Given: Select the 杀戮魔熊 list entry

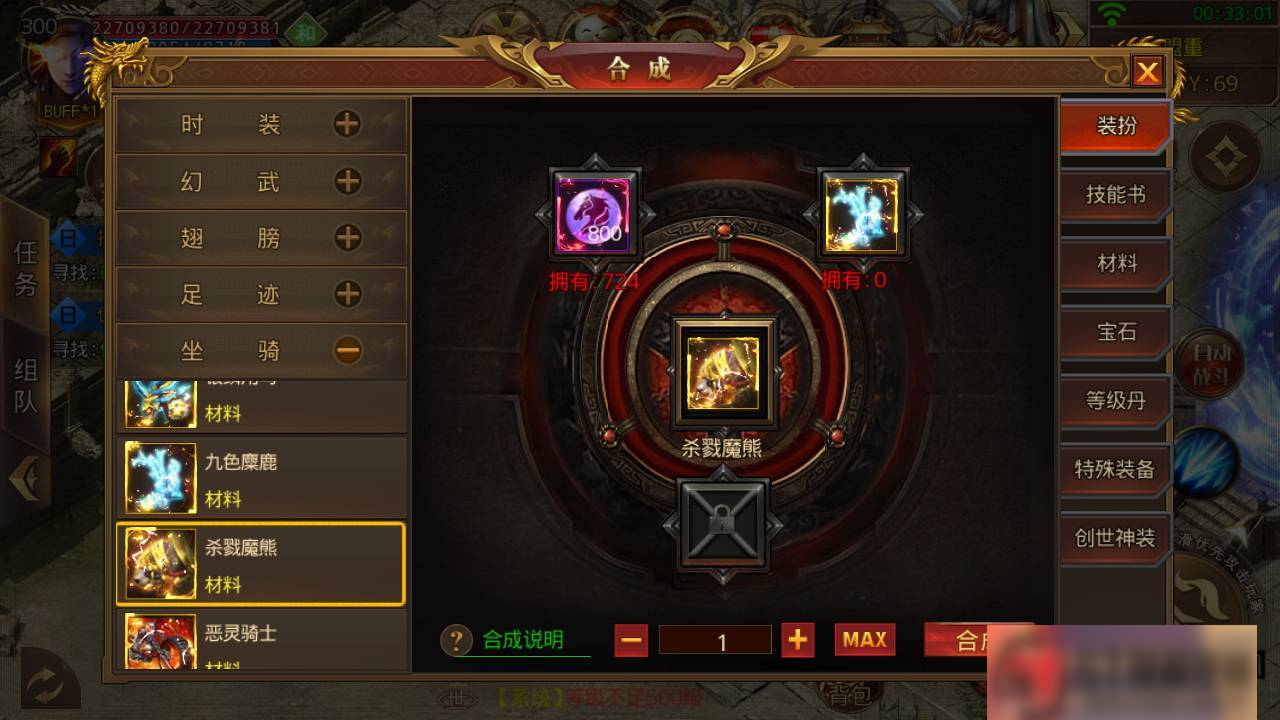Looking at the screenshot, I should click(x=261, y=564).
